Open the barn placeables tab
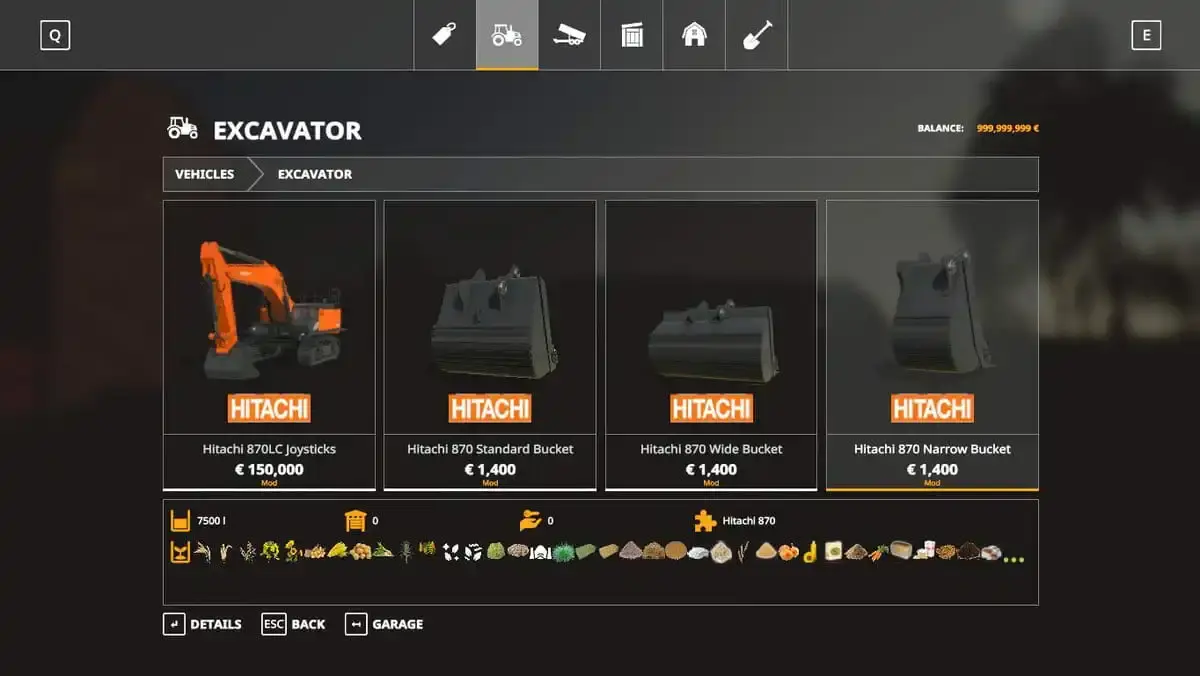This screenshot has height=676, width=1200. 694,35
